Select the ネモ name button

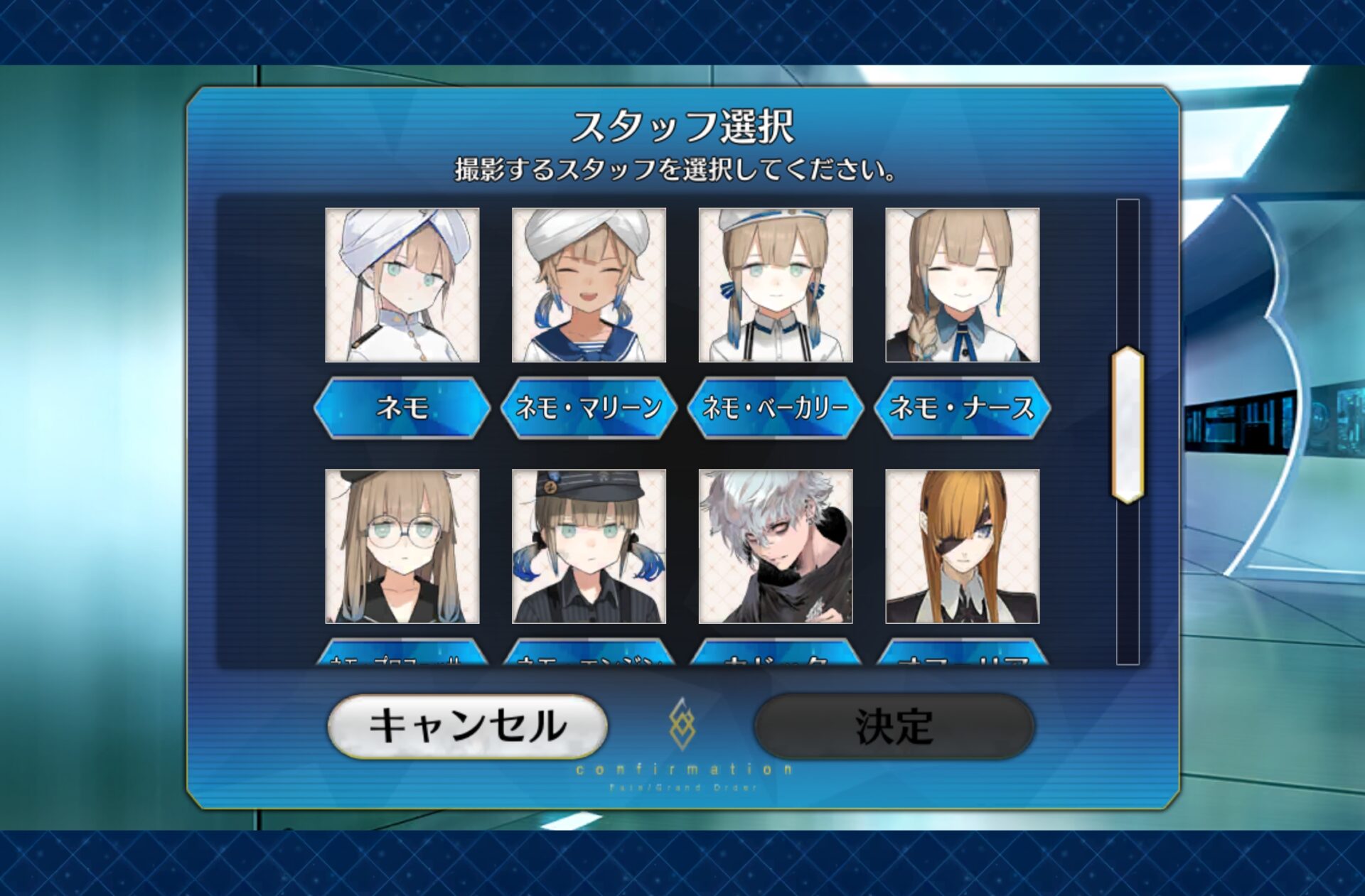click(402, 408)
